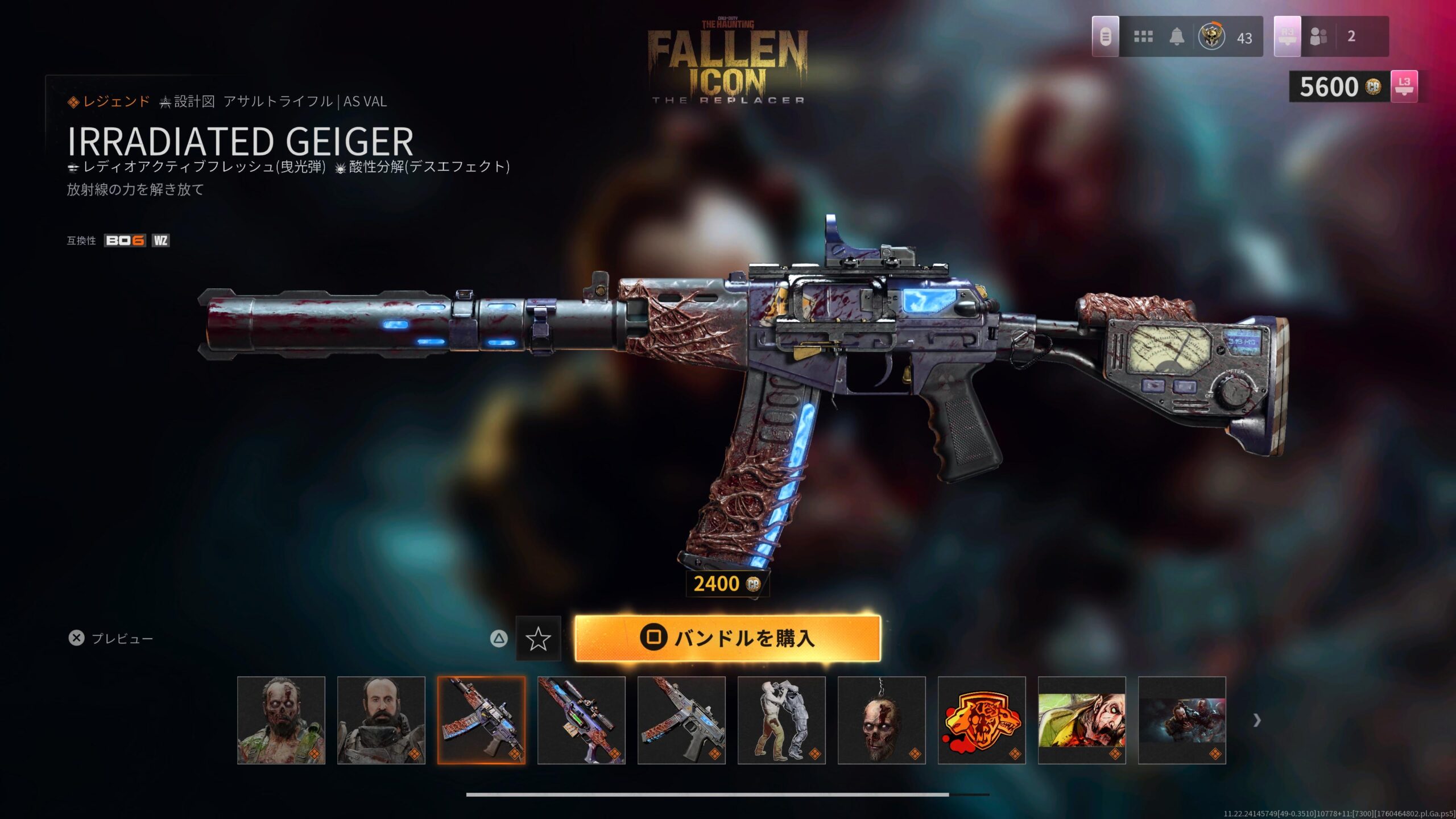Show more bundle items with right arrow

point(1257,721)
